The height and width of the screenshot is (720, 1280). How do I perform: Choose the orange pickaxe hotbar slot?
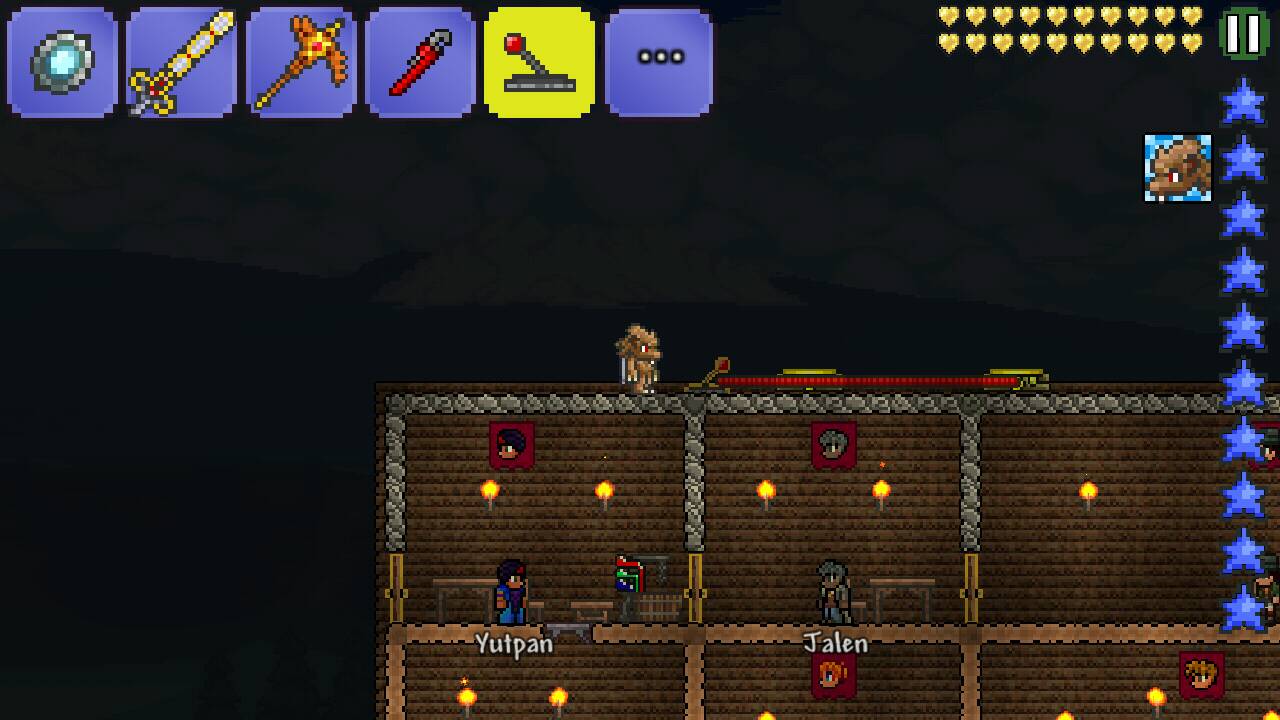[x=300, y=62]
